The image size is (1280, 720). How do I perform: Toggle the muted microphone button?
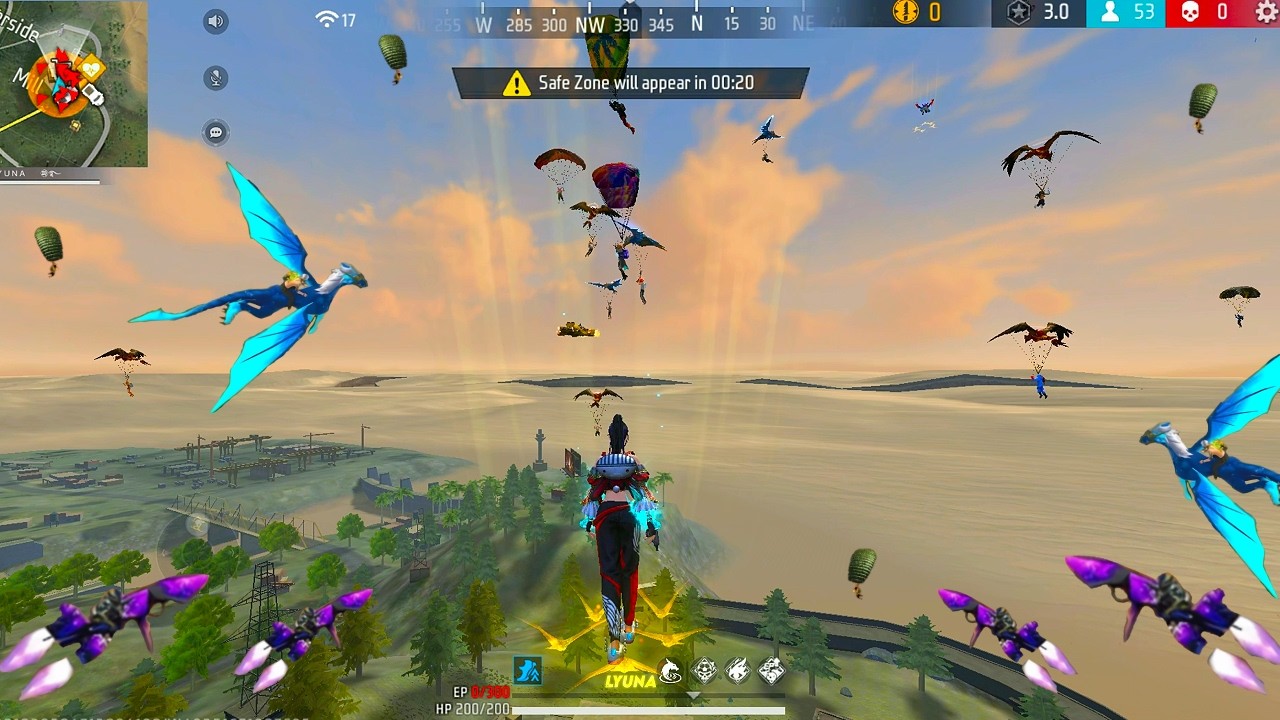tap(216, 78)
